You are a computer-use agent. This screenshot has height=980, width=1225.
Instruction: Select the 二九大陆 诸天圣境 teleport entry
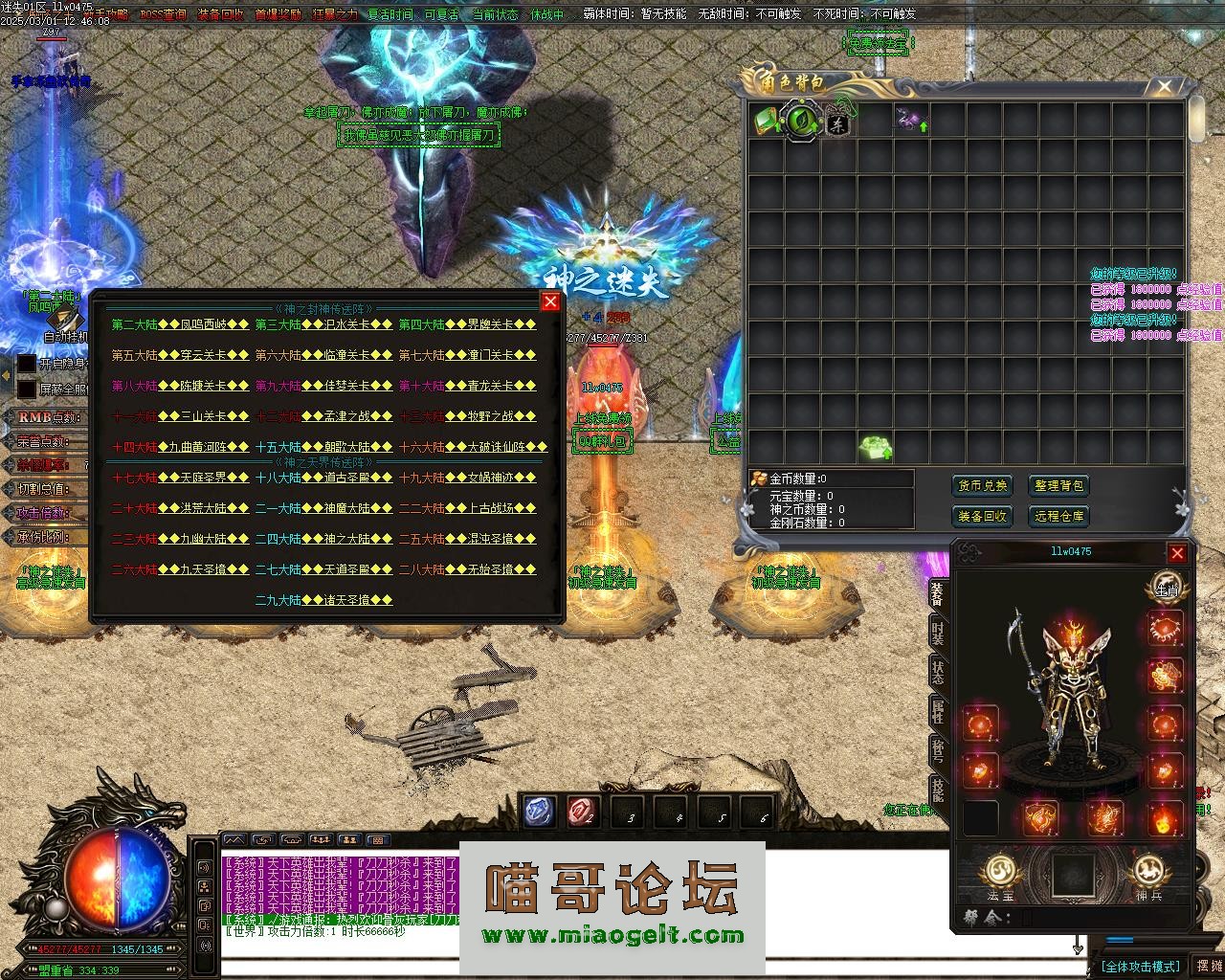[323, 600]
